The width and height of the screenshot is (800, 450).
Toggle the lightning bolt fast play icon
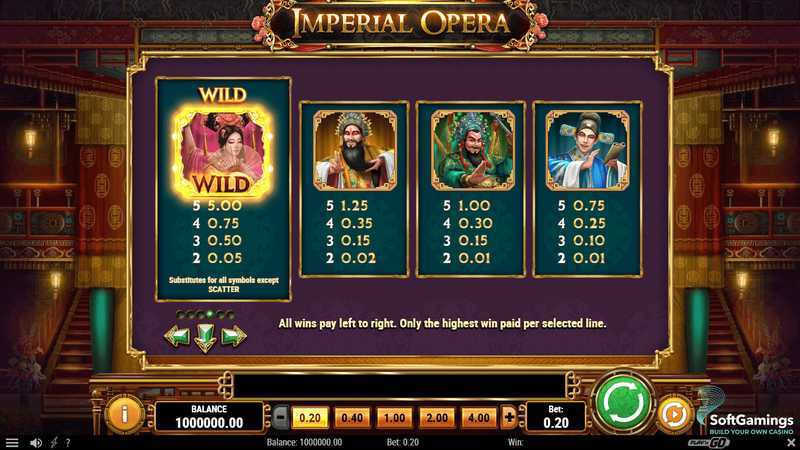52,442
